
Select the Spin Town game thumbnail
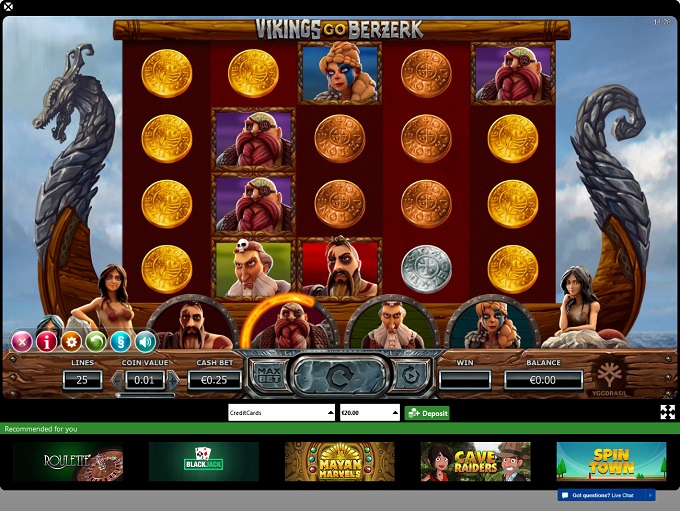tap(611, 461)
